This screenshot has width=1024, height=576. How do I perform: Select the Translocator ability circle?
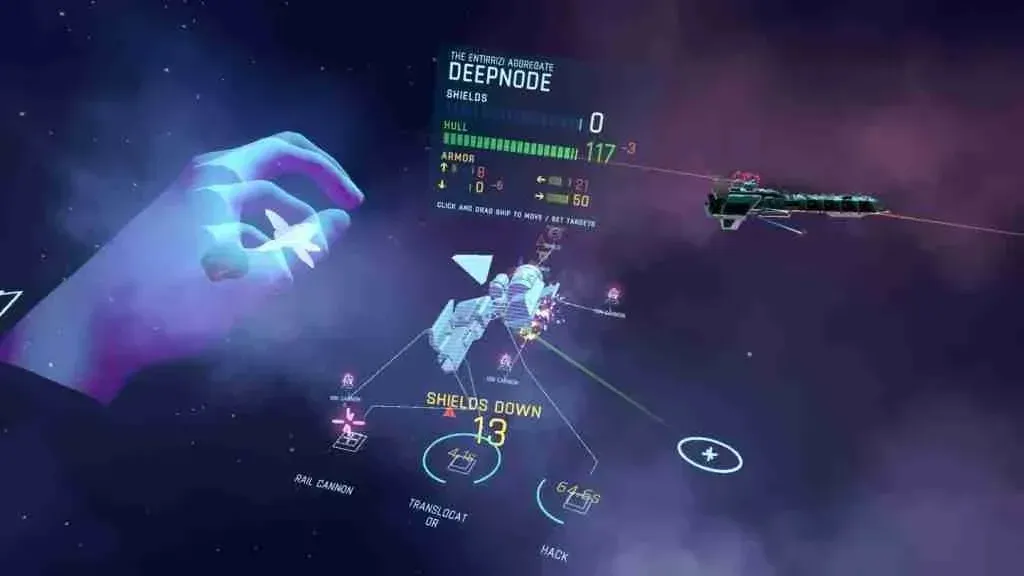(x=461, y=460)
